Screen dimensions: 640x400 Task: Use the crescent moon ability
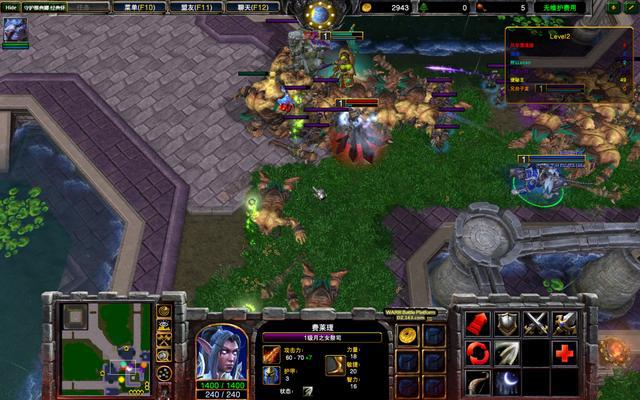508,381
